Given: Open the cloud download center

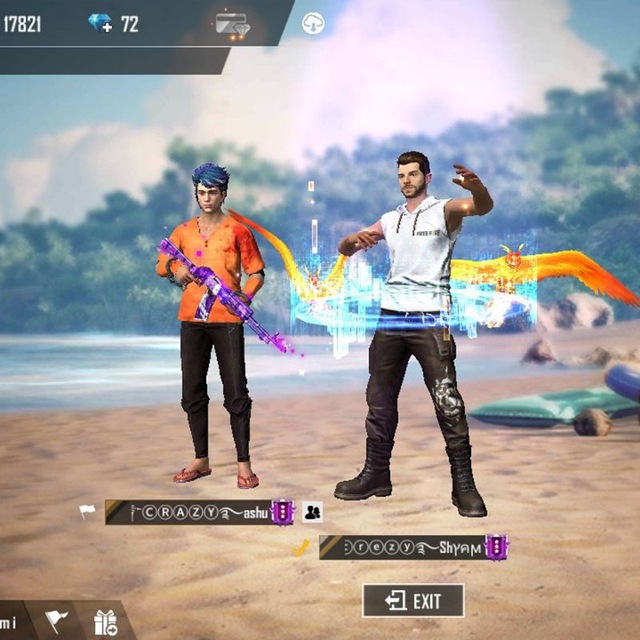Looking at the screenshot, I should (313, 24).
